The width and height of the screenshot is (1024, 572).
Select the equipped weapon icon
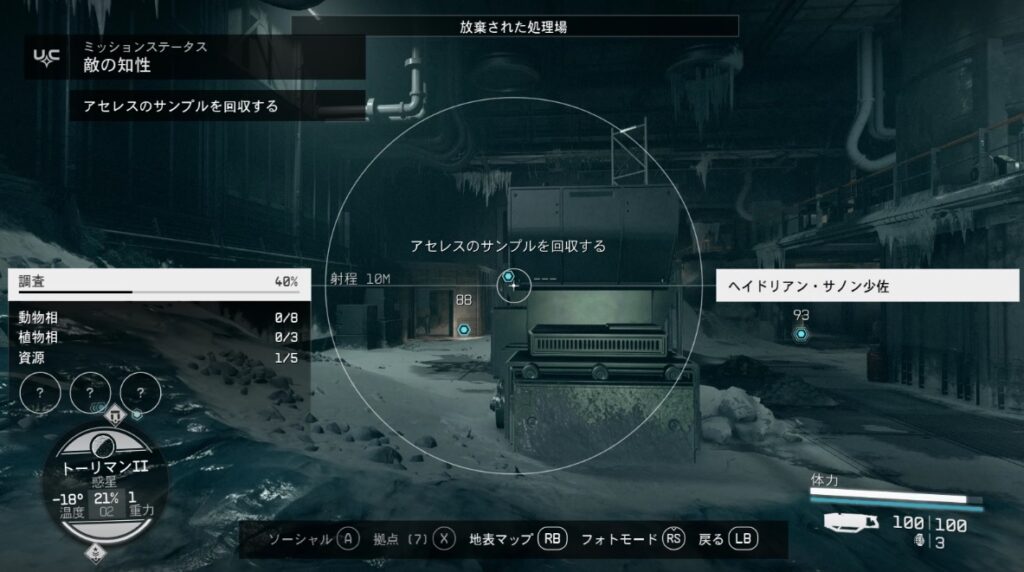tap(851, 522)
